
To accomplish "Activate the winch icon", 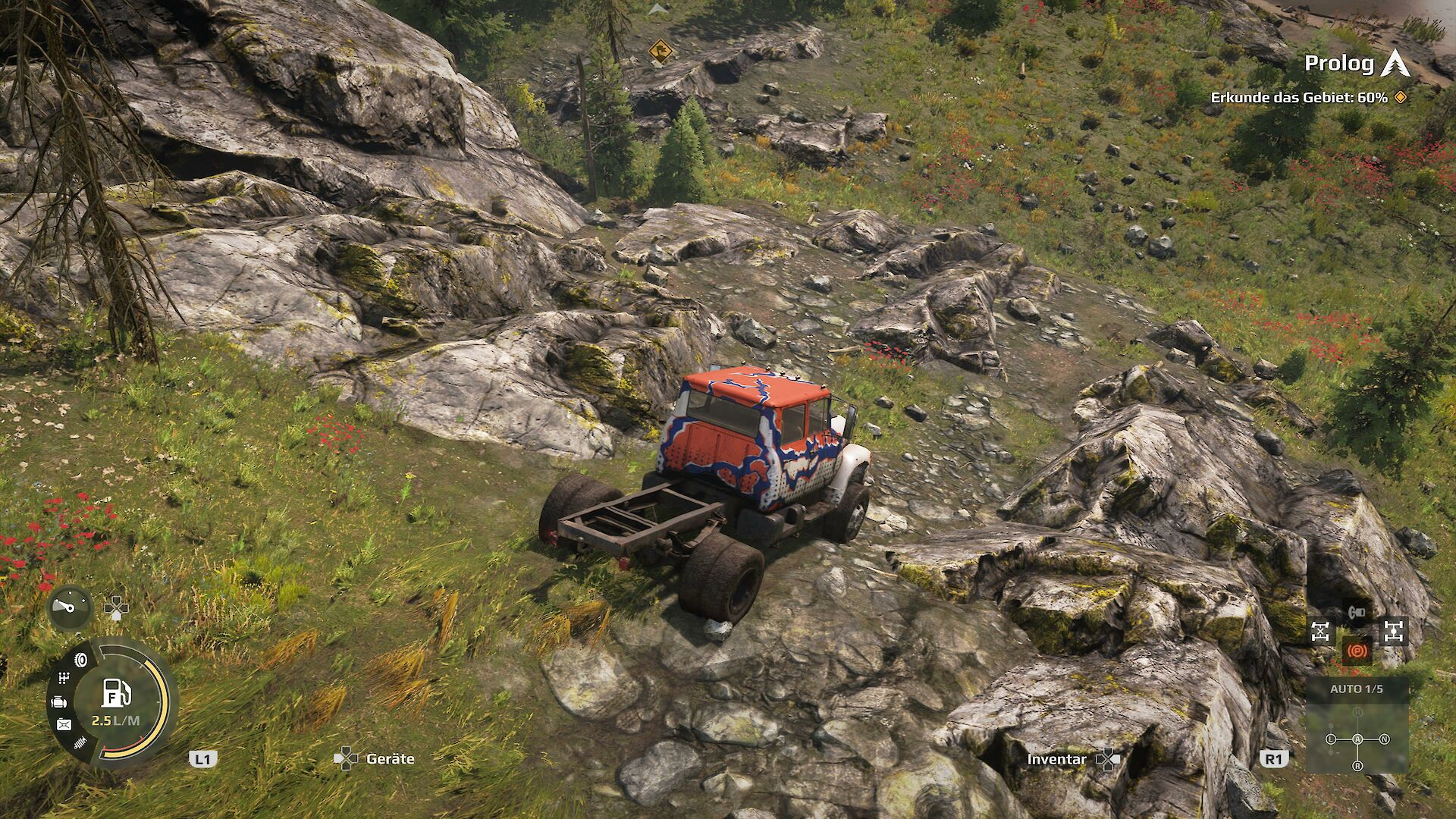I will pyautogui.click(x=1357, y=611).
